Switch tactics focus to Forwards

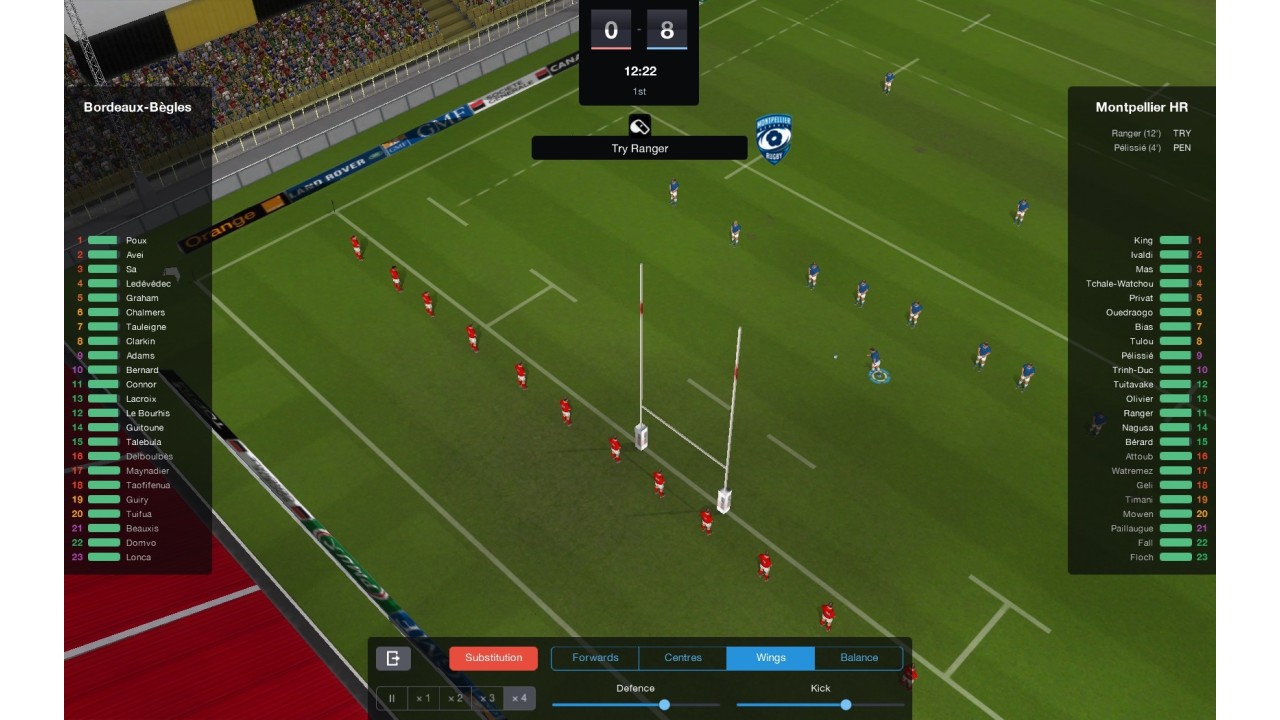pyautogui.click(x=595, y=658)
